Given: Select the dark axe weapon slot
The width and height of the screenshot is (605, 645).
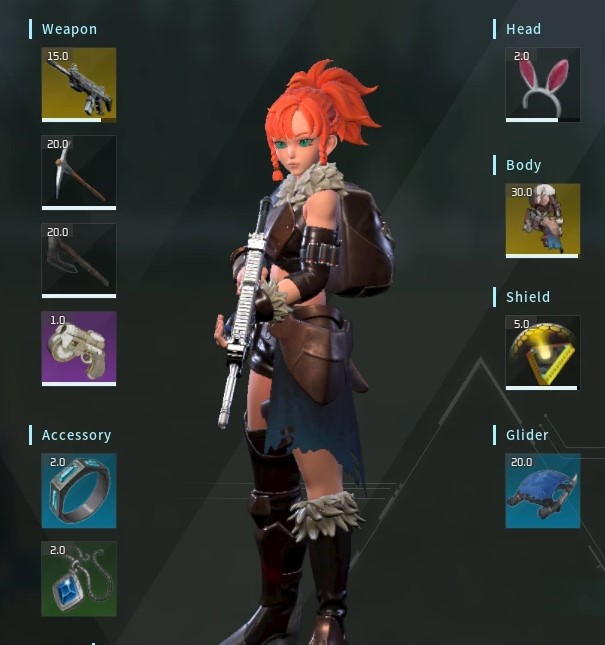Looking at the screenshot, I should 78,260.
